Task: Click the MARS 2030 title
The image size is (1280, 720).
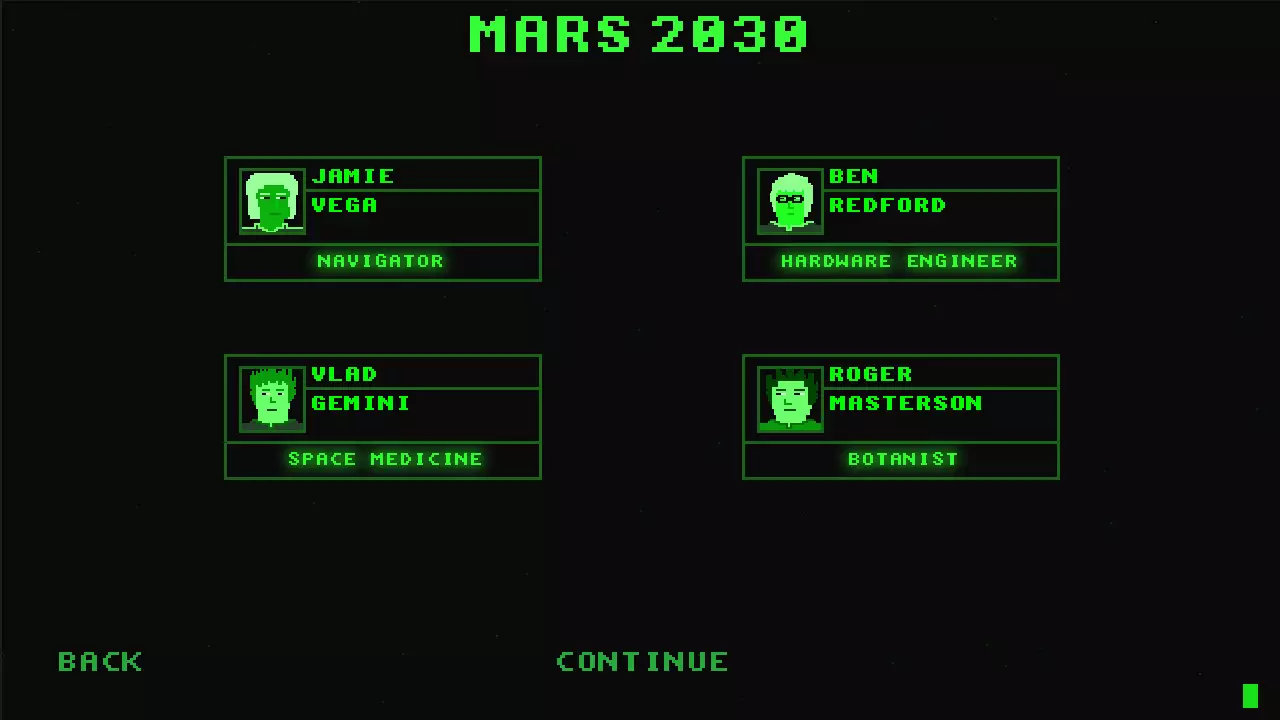Action: click(x=639, y=34)
